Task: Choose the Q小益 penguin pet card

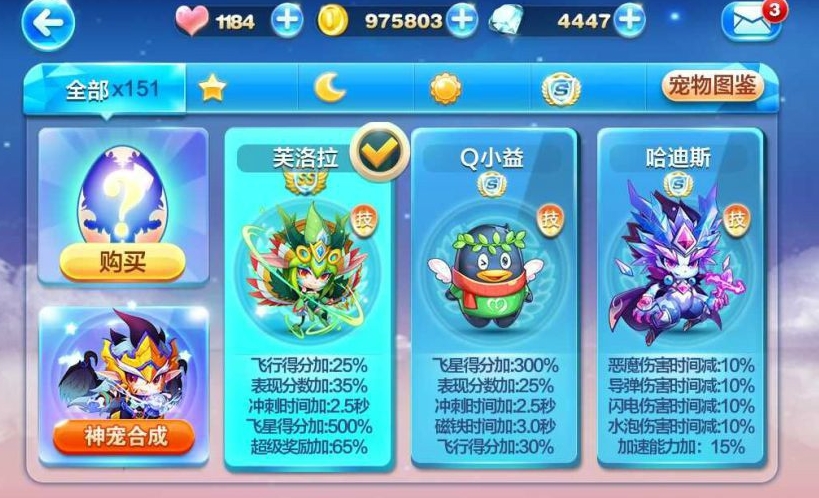Action: [x=494, y=300]
